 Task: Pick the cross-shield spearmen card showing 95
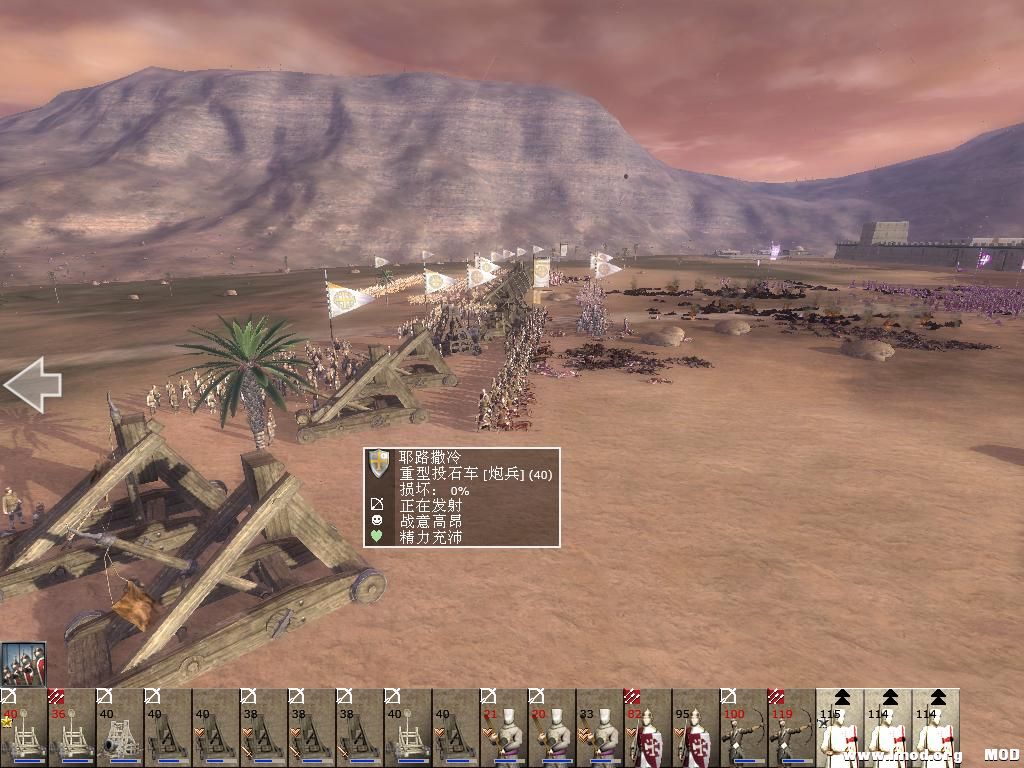[695, 728]
